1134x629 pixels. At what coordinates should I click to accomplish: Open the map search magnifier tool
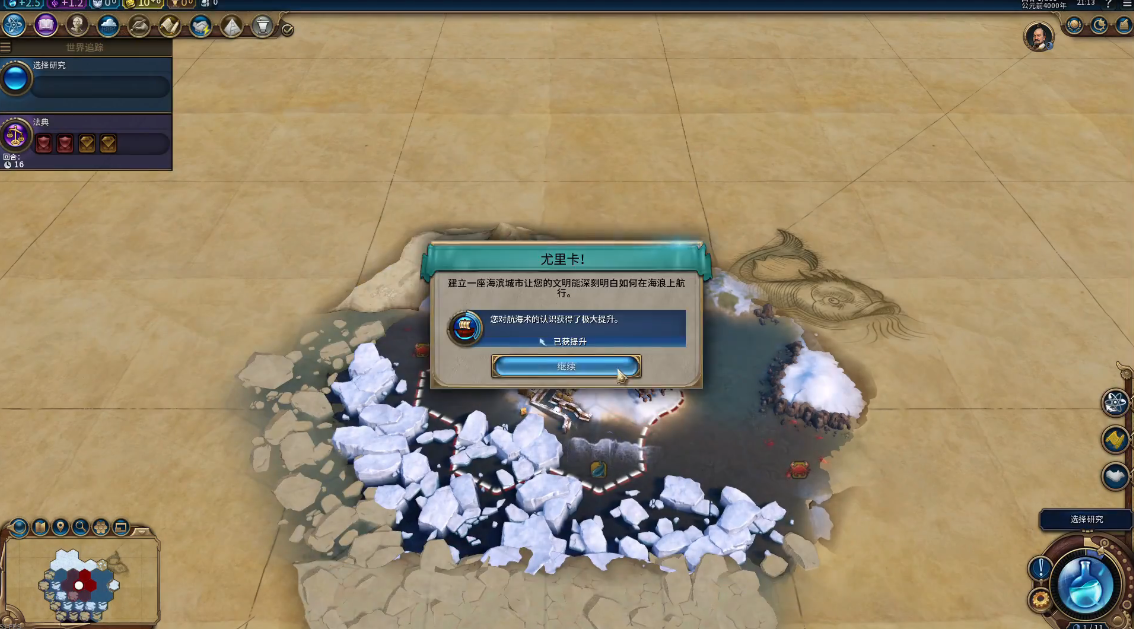(80, 526)
